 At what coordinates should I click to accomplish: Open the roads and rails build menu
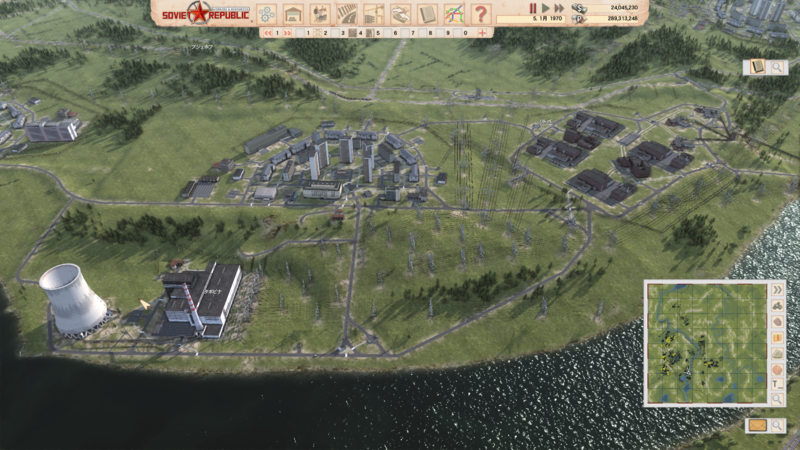[347, 14]
